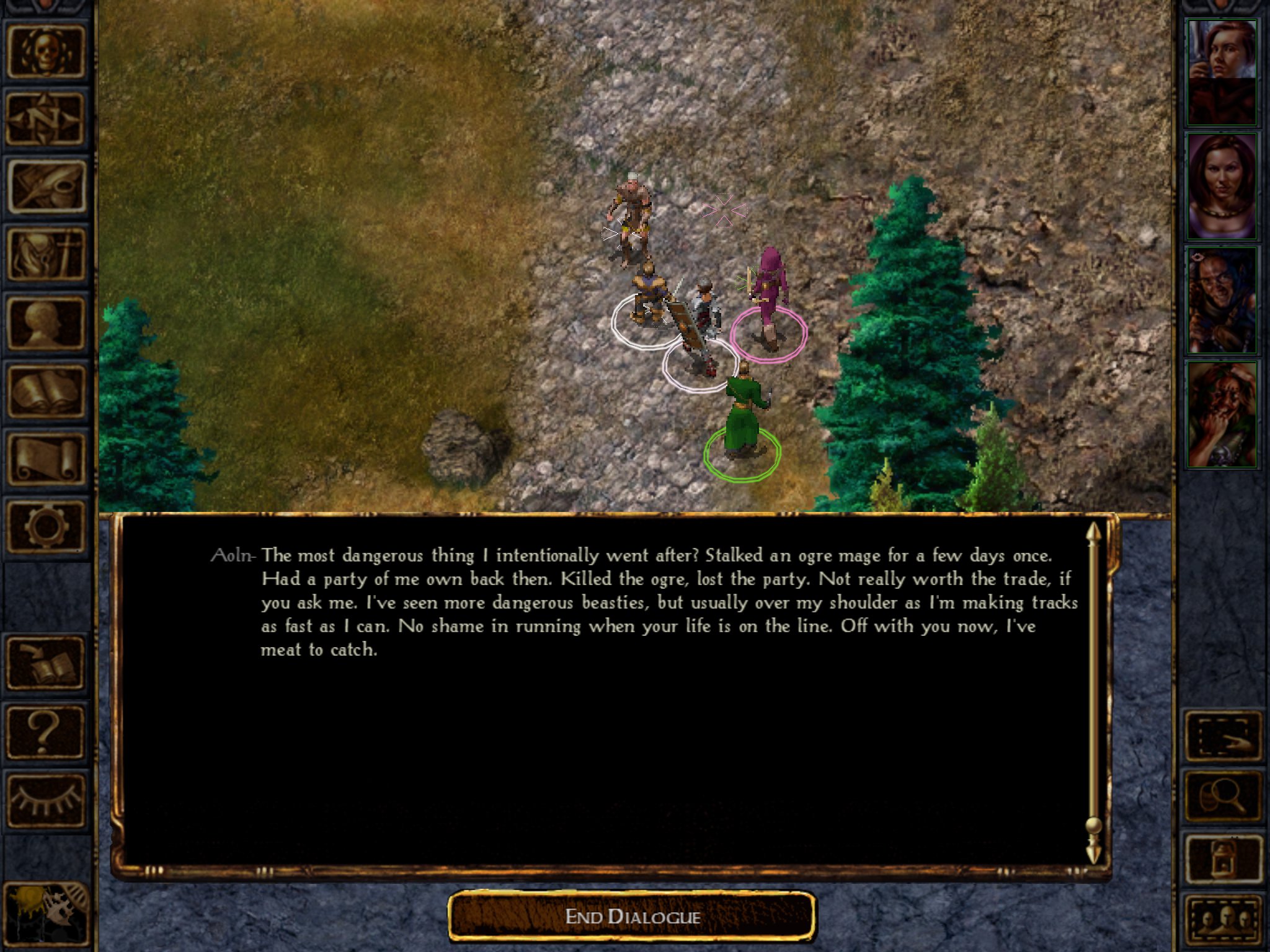The height and width of the screenshot is (952, 1270).
Task: Show the character record bust icon
Action: 47,322
